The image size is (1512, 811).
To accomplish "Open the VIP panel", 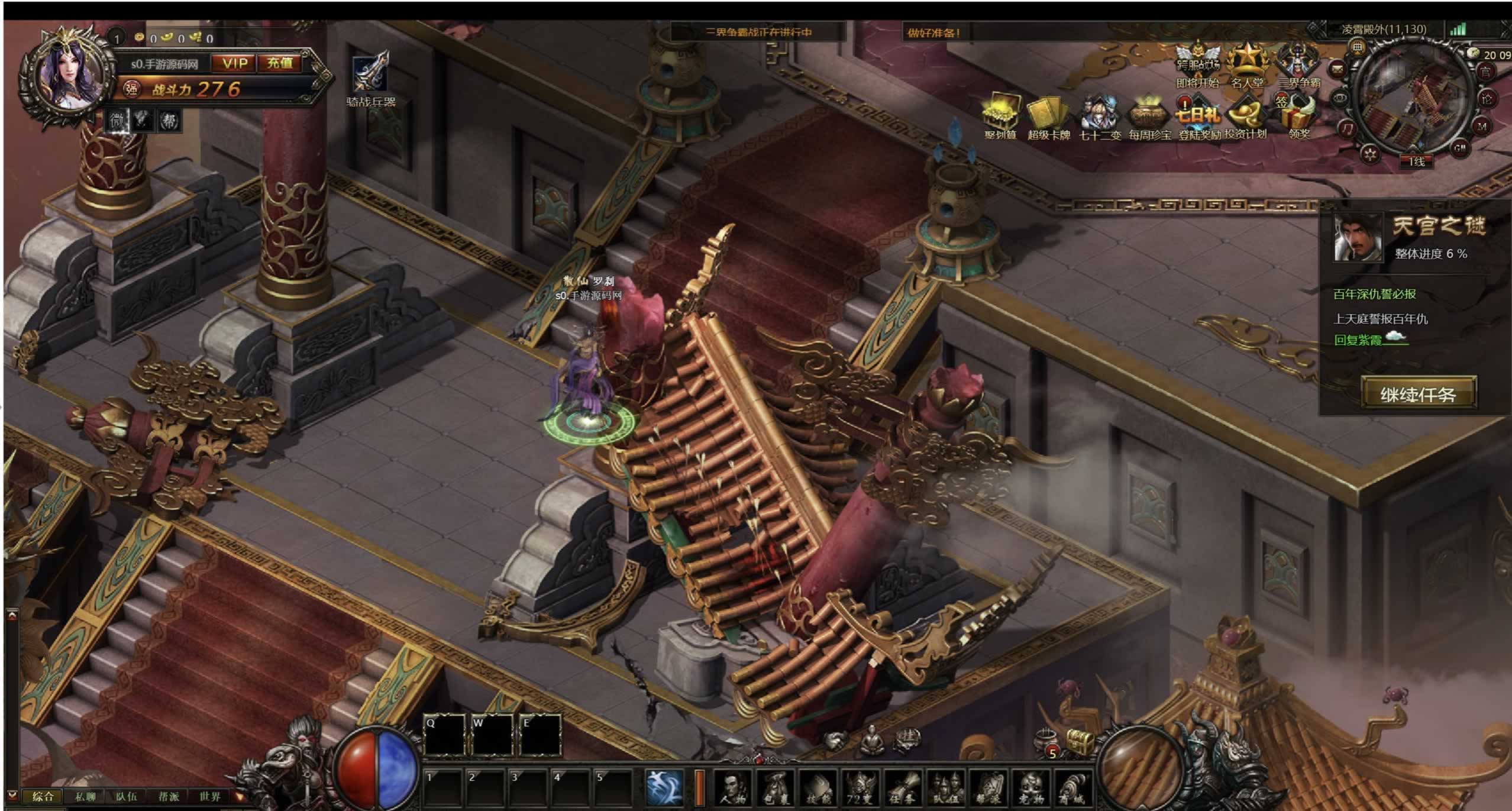I will click(x=234, y=63).
